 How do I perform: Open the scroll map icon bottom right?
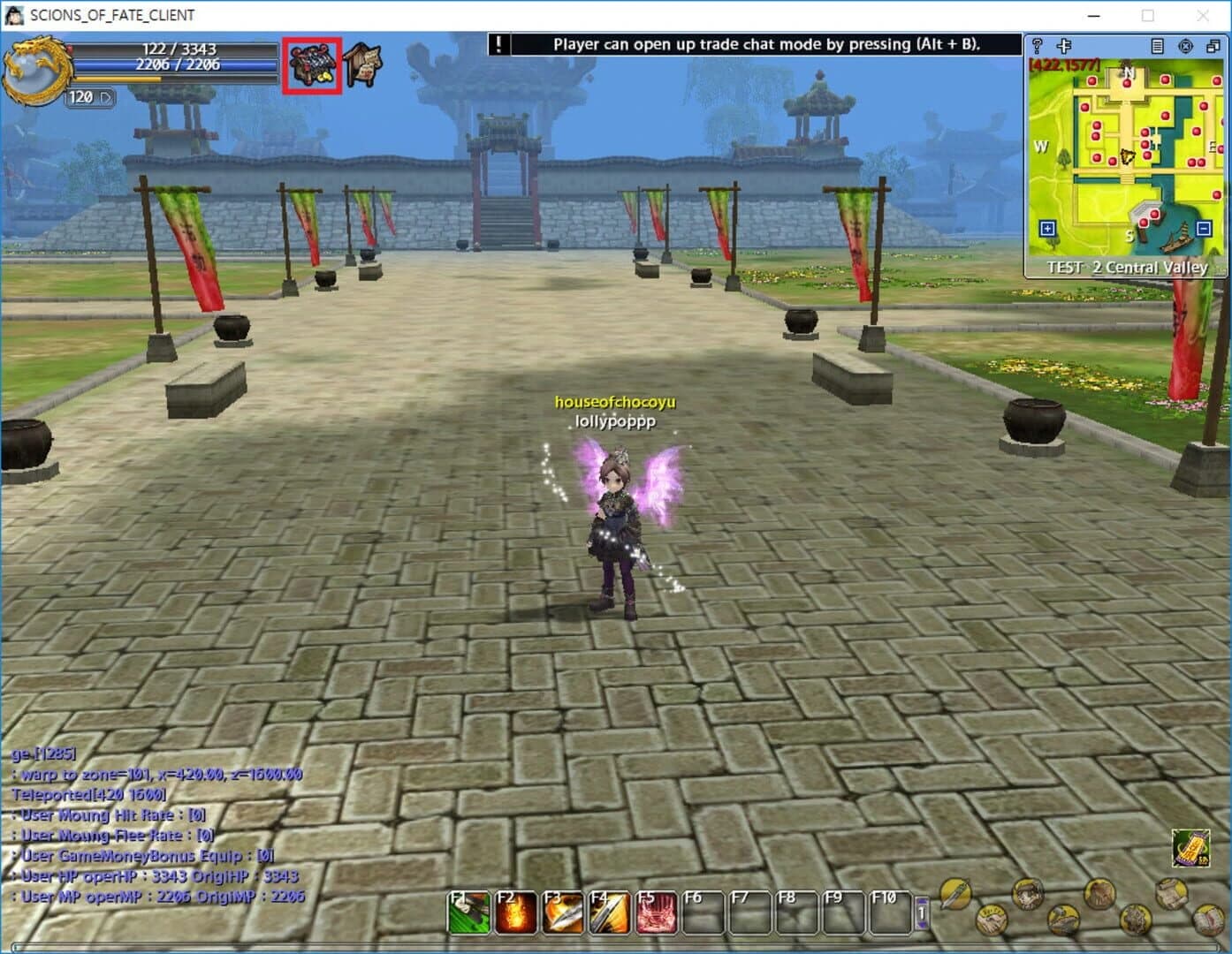[x=1174, y=894]
